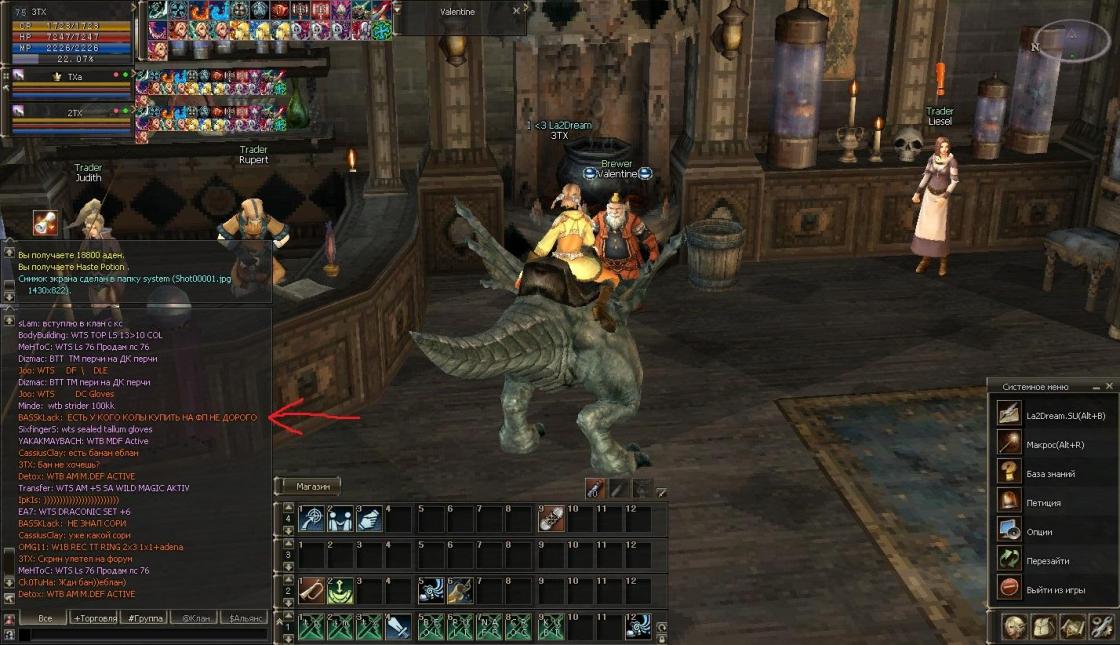1120x645 pixels.
Task: Close the Системное меню window
Action: tap(1109, 386)
